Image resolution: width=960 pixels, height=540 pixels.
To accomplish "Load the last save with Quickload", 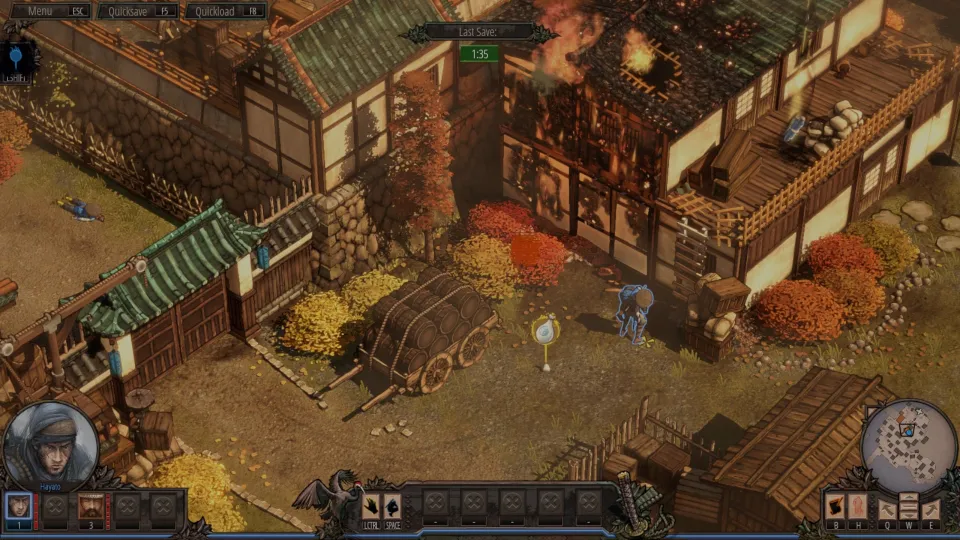I will coord(225,11).
